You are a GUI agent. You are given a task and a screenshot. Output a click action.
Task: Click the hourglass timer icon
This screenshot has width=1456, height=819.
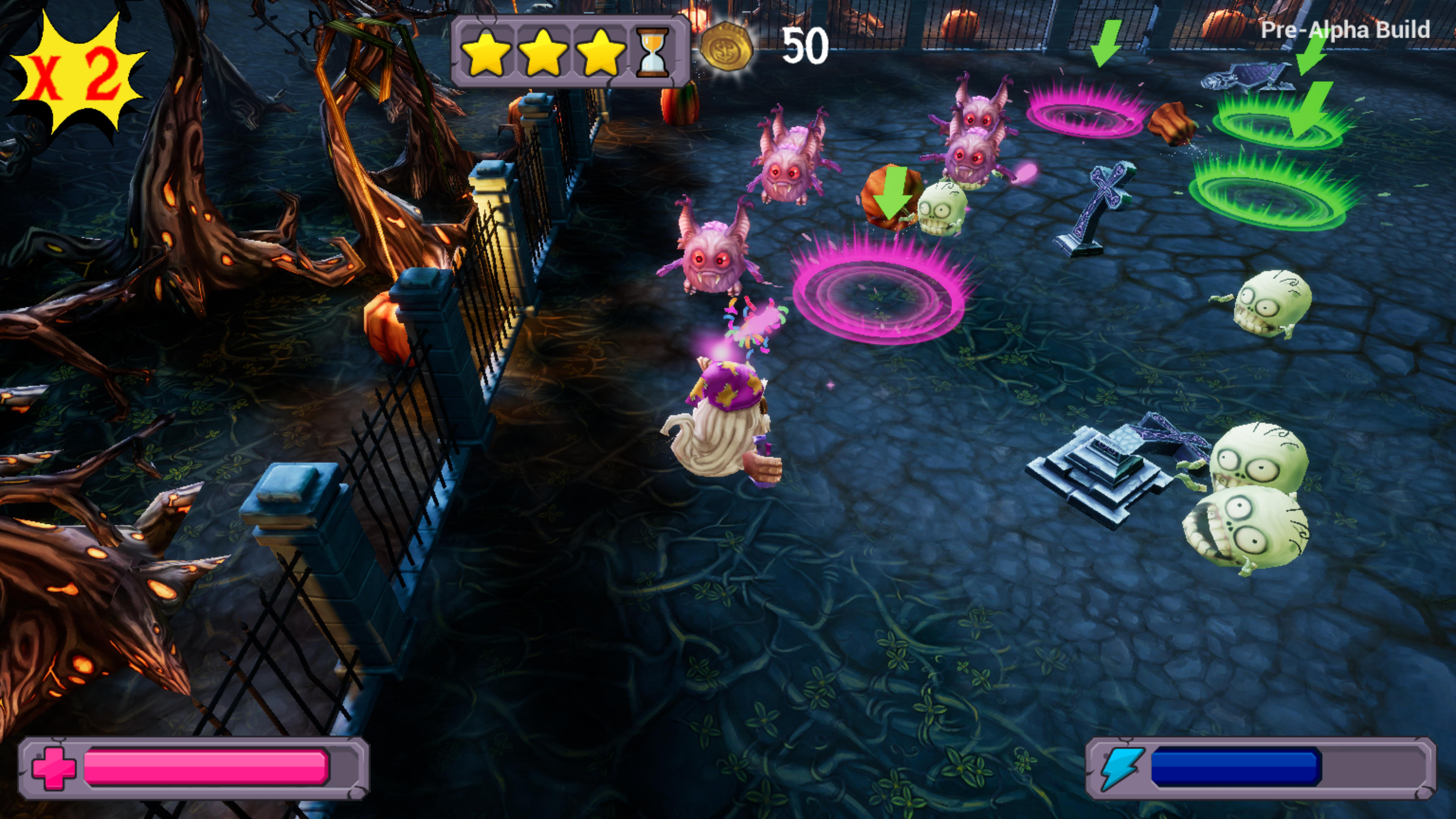653,52
